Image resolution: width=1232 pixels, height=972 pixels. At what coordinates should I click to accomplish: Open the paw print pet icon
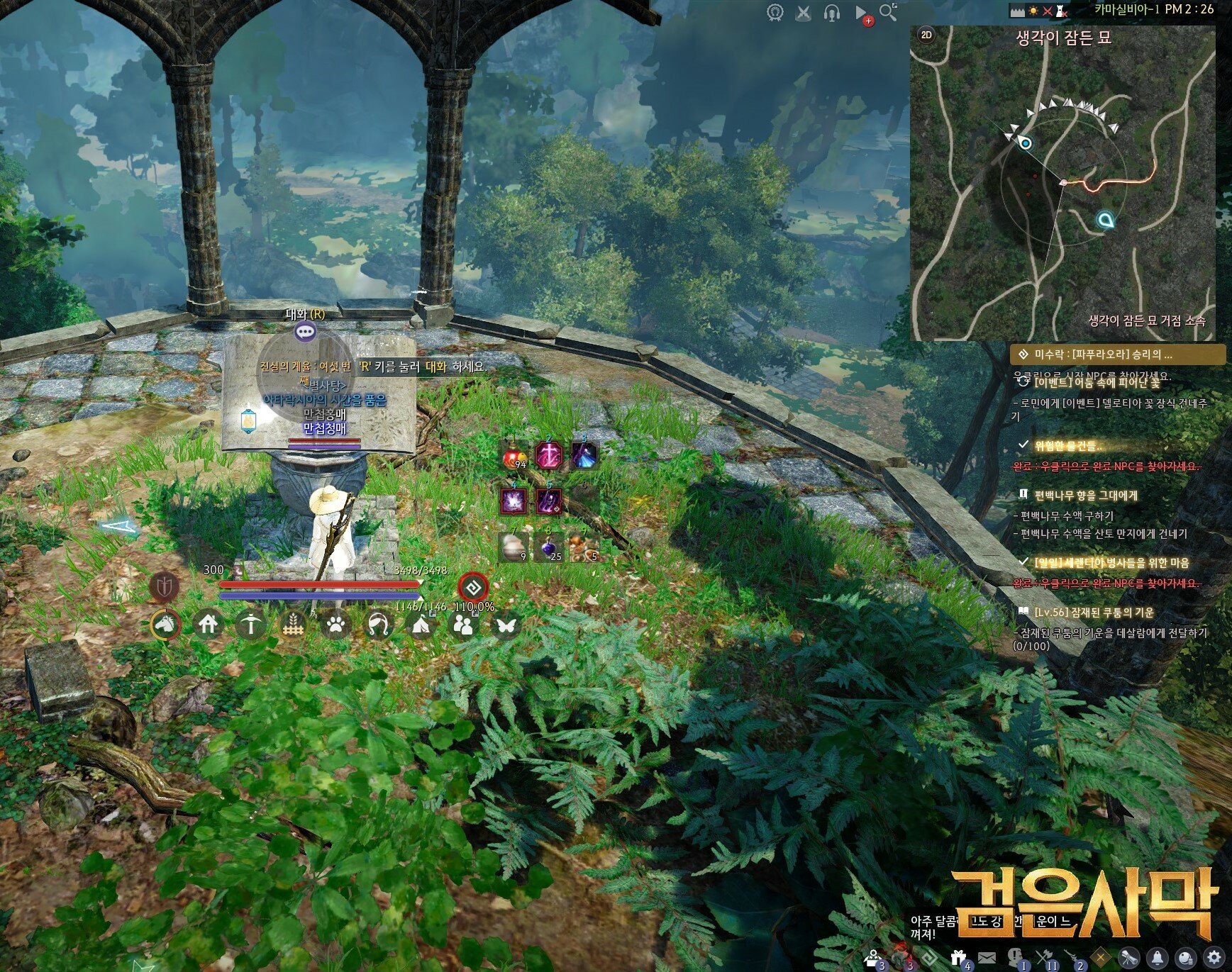click(335, 625)
